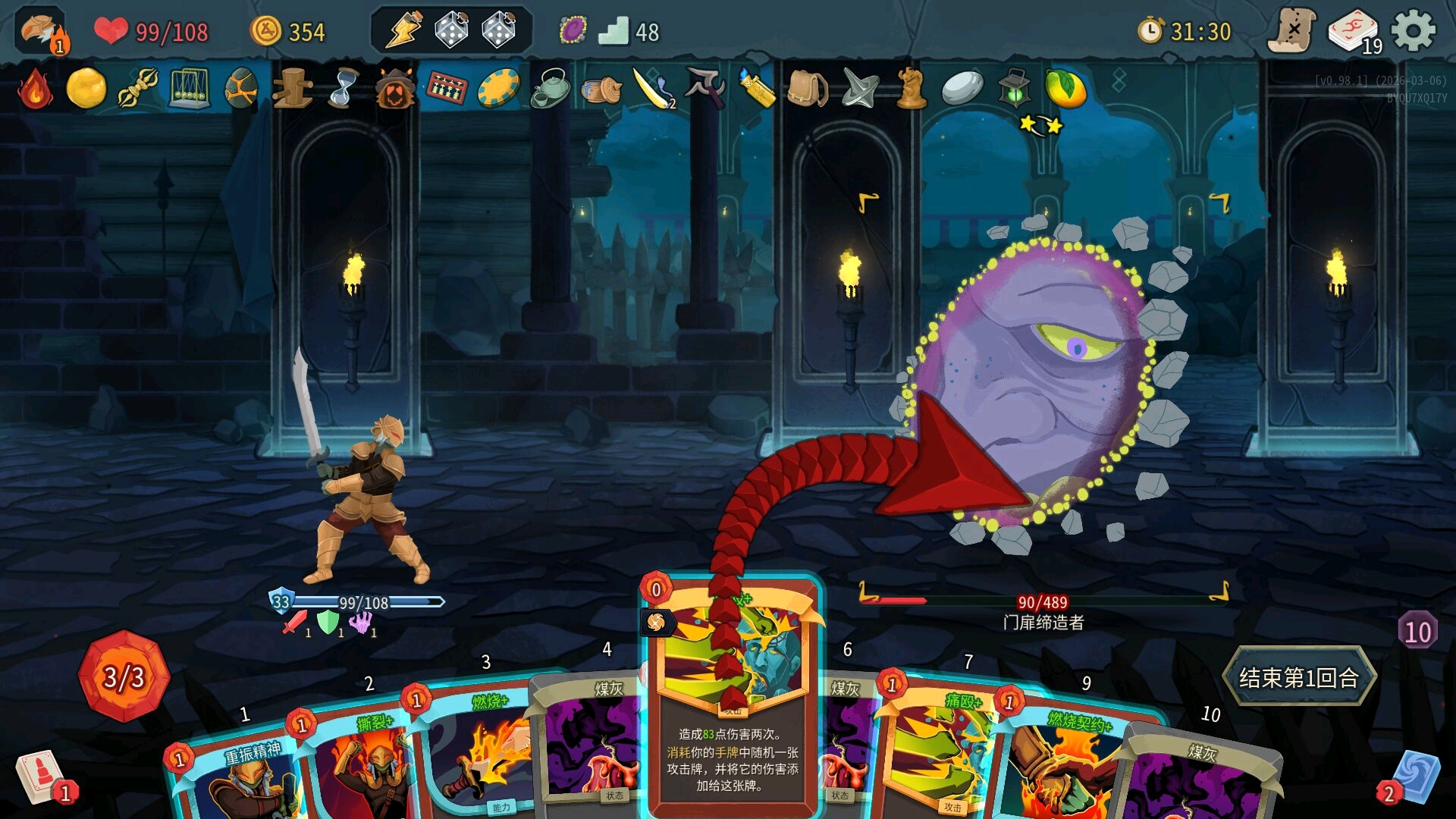Inspect the hourglass relic

pos(343,89)
